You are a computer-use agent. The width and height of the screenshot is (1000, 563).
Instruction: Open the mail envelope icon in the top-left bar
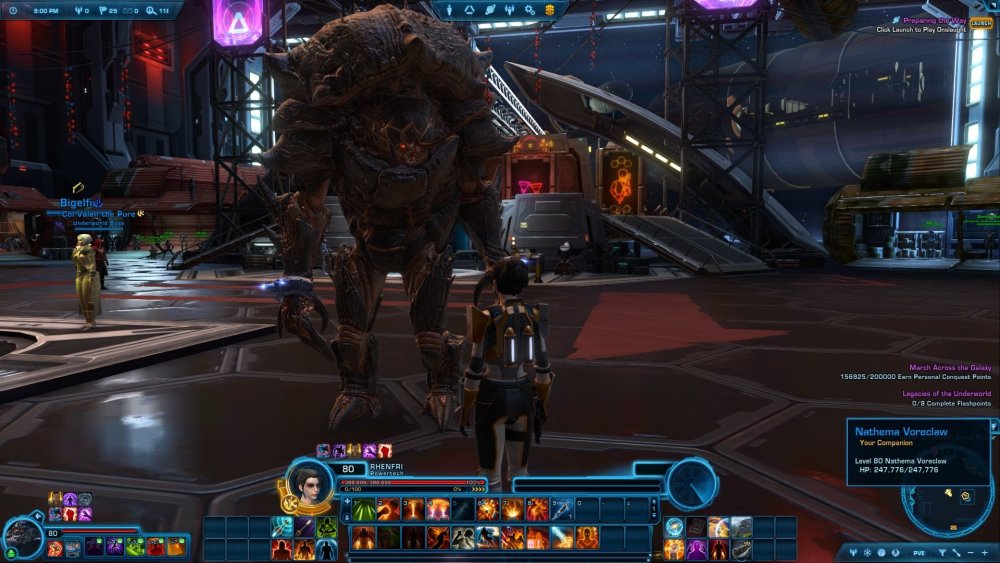tap(129, 9)
